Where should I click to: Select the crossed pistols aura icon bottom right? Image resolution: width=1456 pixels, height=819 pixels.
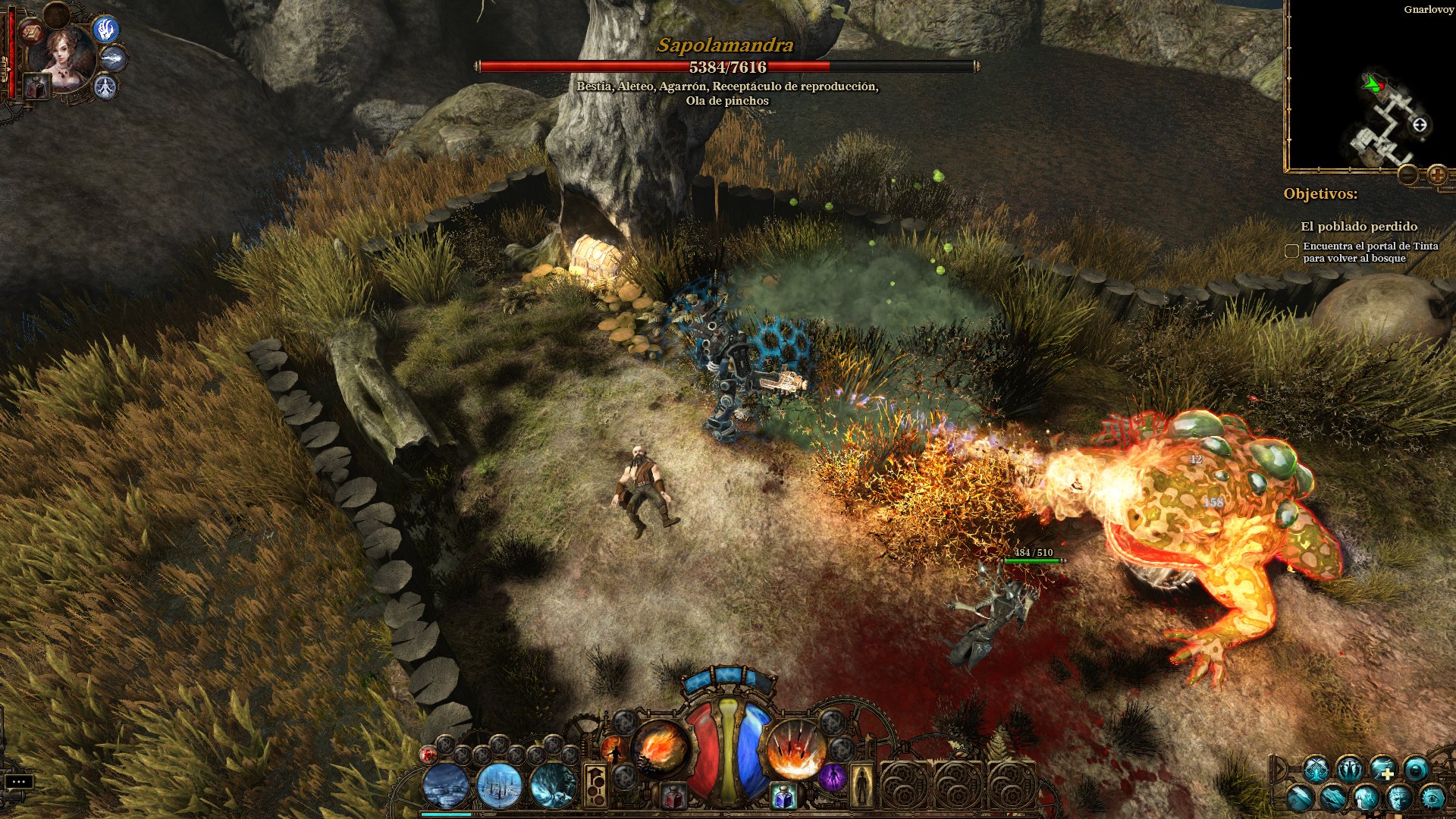(1316, 769)
